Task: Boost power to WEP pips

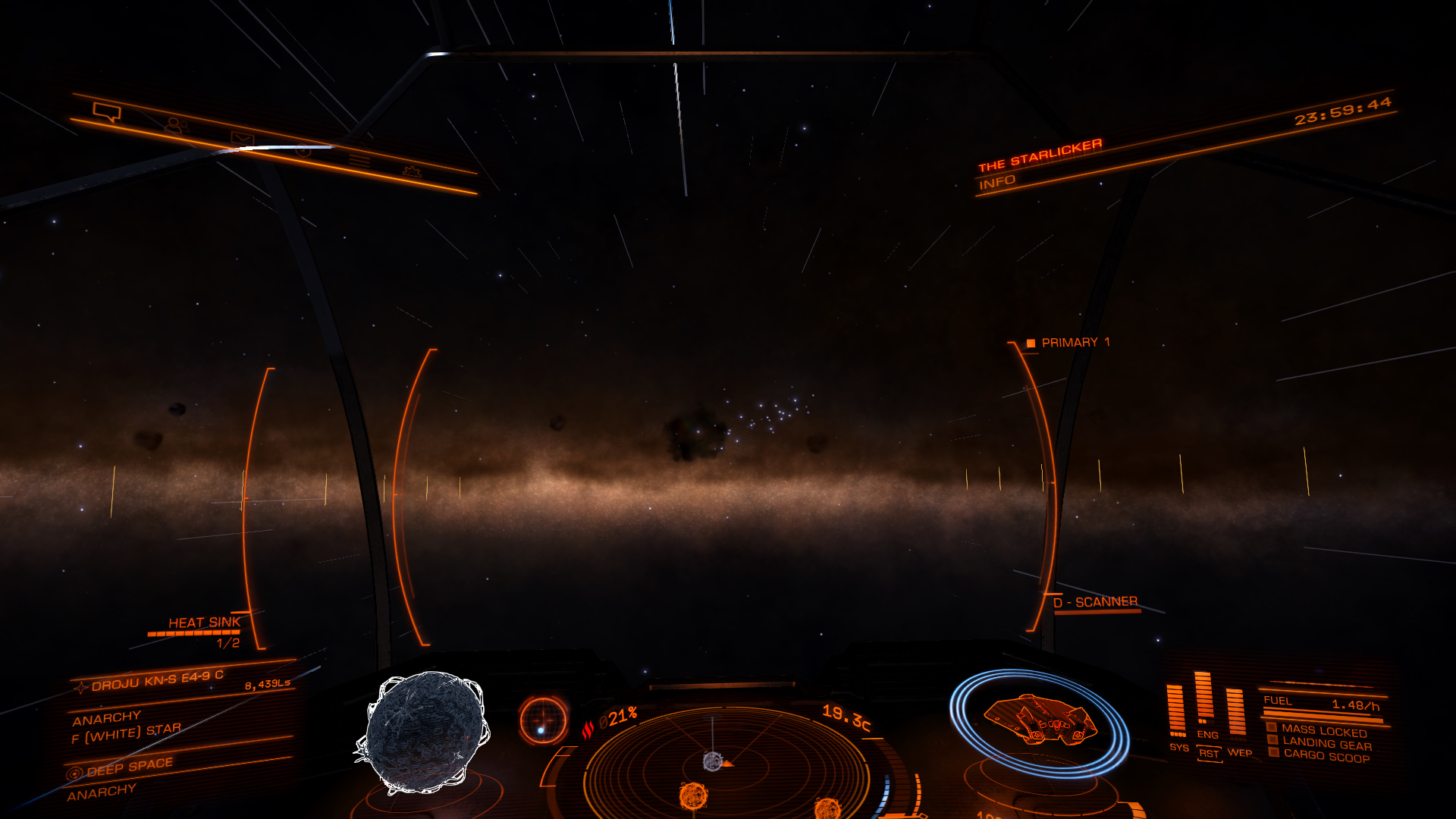Action: 1239,752
